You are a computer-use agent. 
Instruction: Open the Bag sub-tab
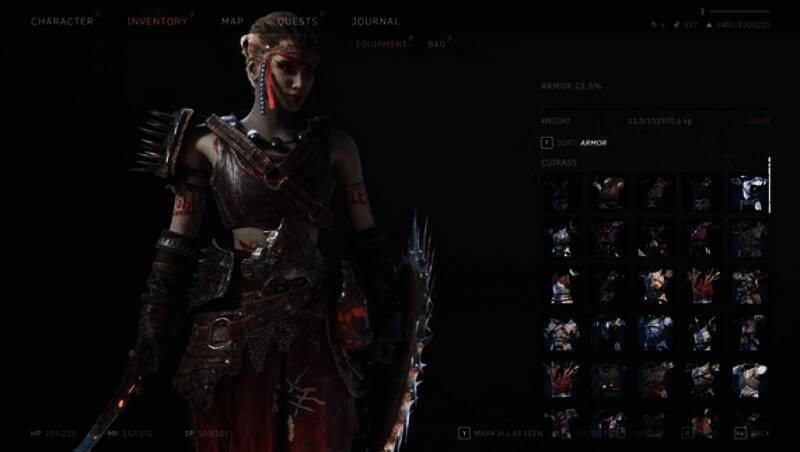click(x=436, y=44)
